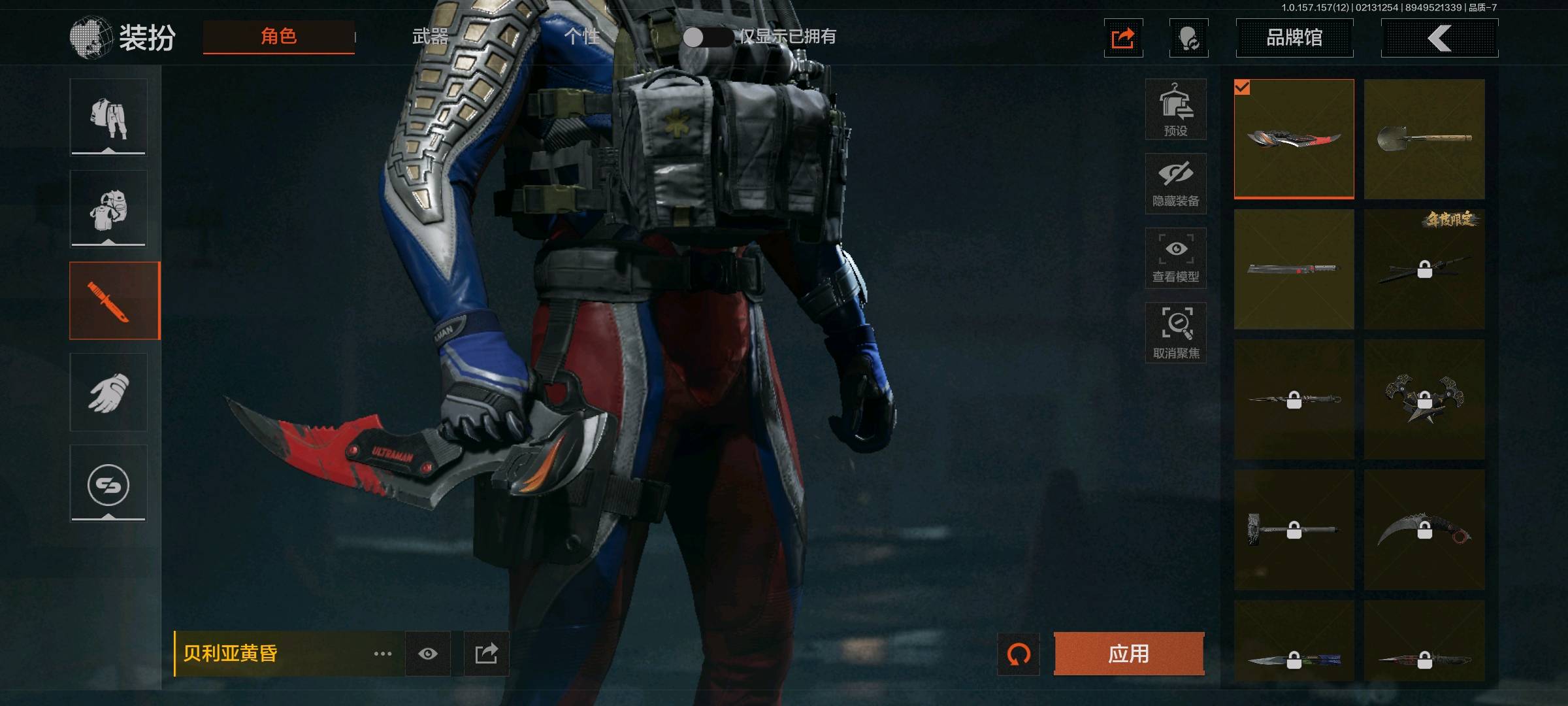Open the 武器 tab
This screenshot has height=706, width=1568.
[x=430, y=37]
